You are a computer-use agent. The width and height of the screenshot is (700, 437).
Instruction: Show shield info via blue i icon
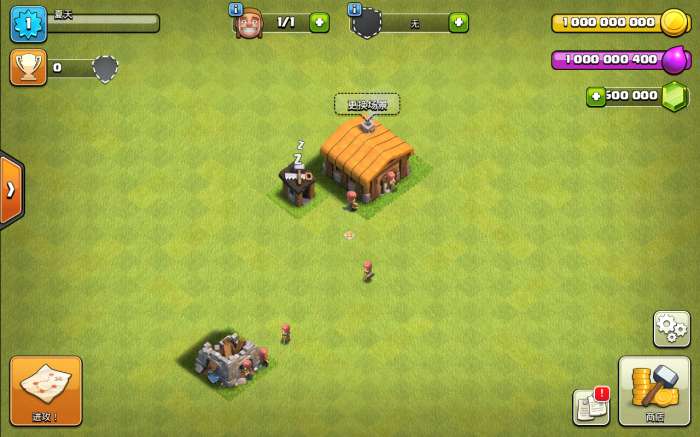tap(355, 9)
